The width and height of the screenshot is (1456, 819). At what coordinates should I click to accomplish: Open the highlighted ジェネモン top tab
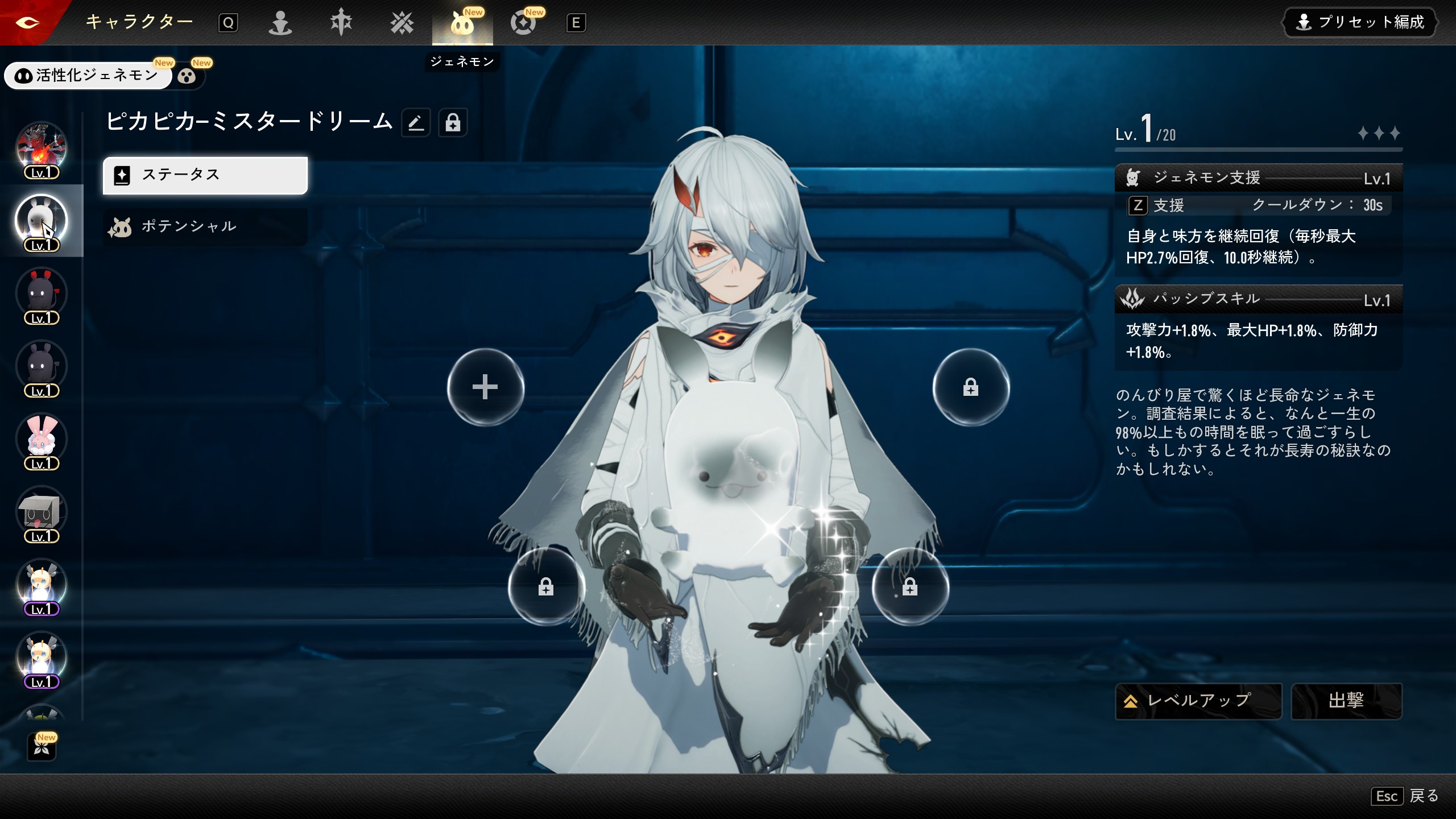[462, 24]
